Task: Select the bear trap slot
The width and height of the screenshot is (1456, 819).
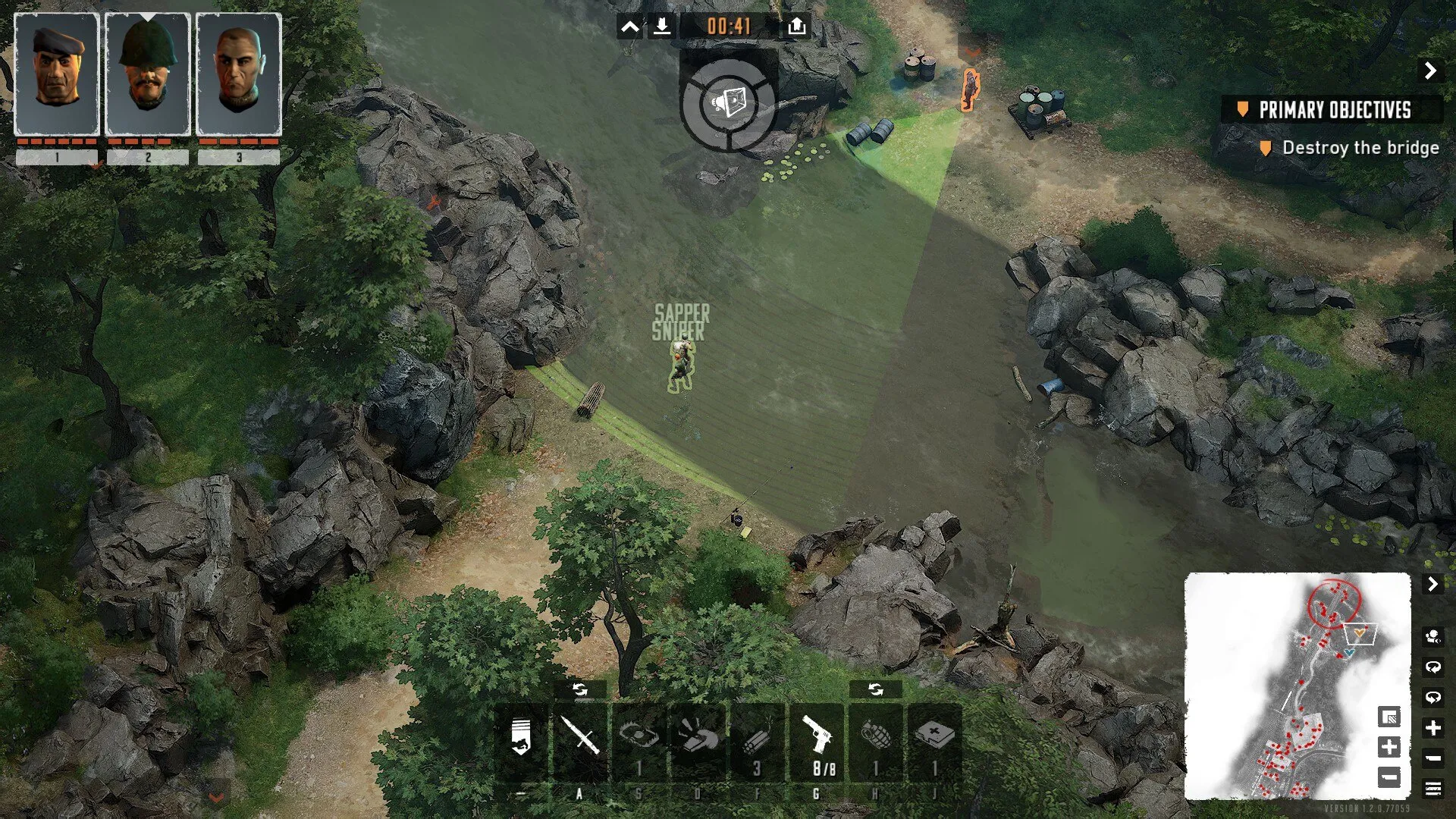Action: click(639, 737)
